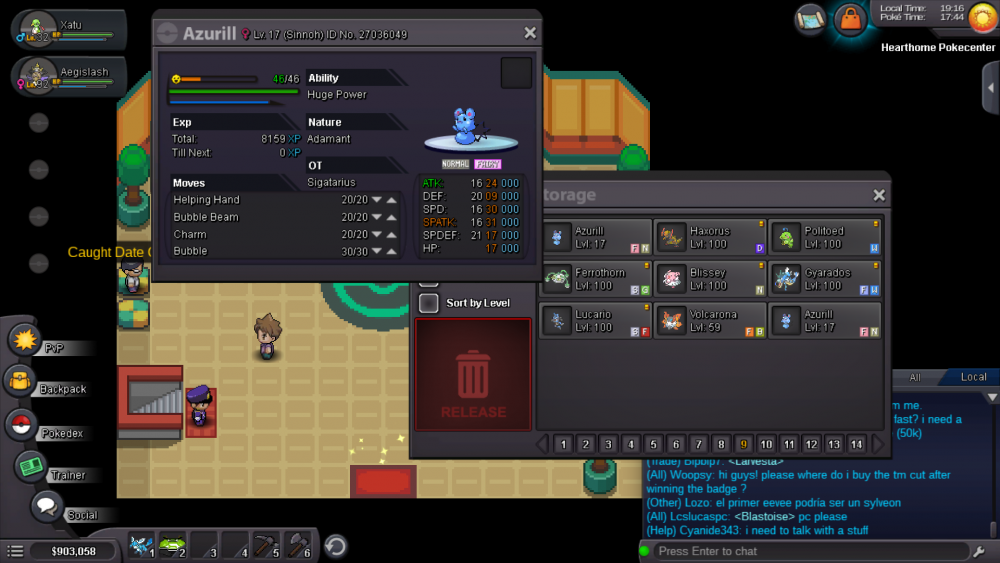This screenshot has width=1000, height=563.
Task: Open the PvP menu
Action: click(x=25, y=340)
